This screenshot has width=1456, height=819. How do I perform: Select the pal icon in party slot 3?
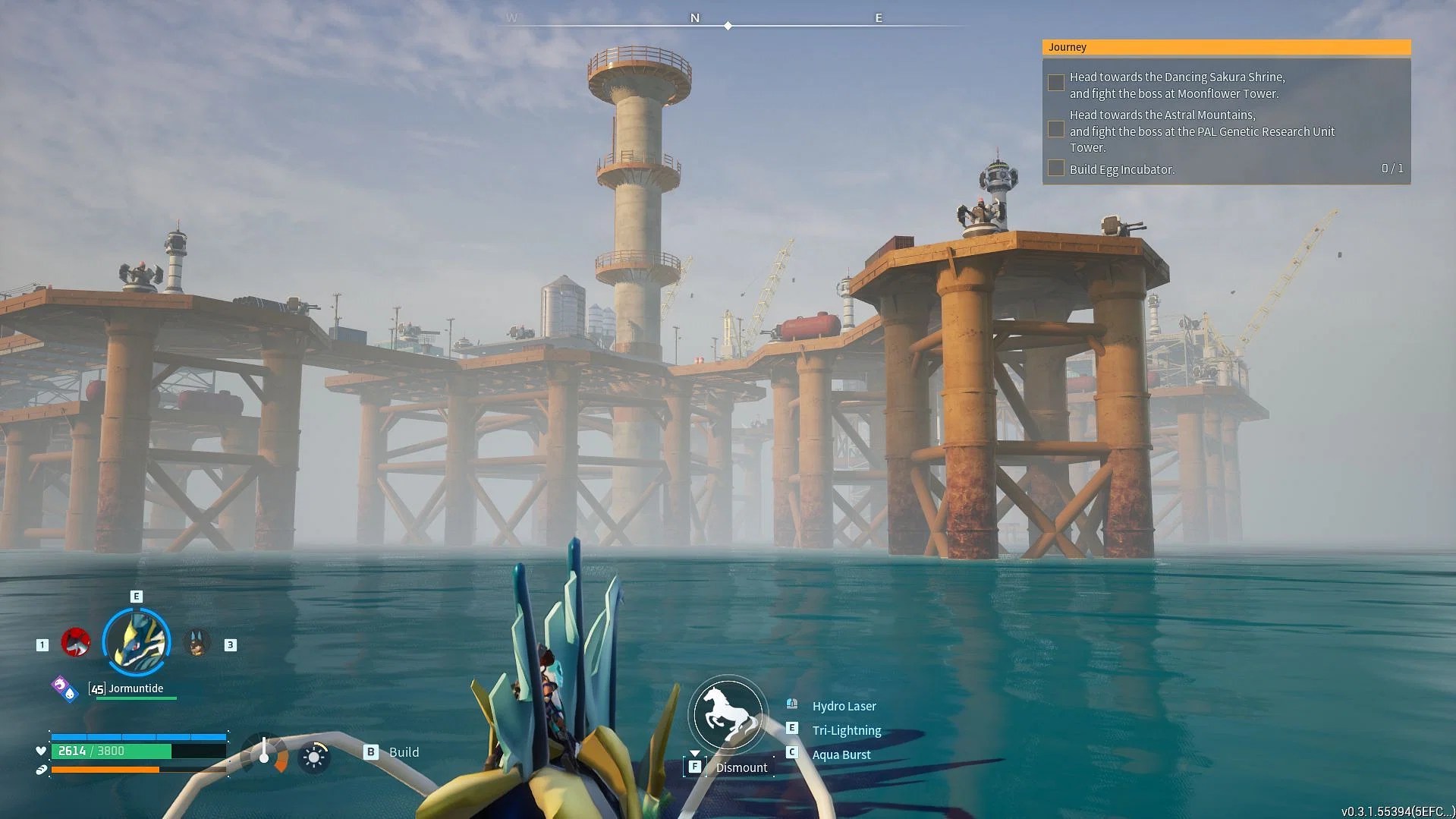click(x=197, y=642)
